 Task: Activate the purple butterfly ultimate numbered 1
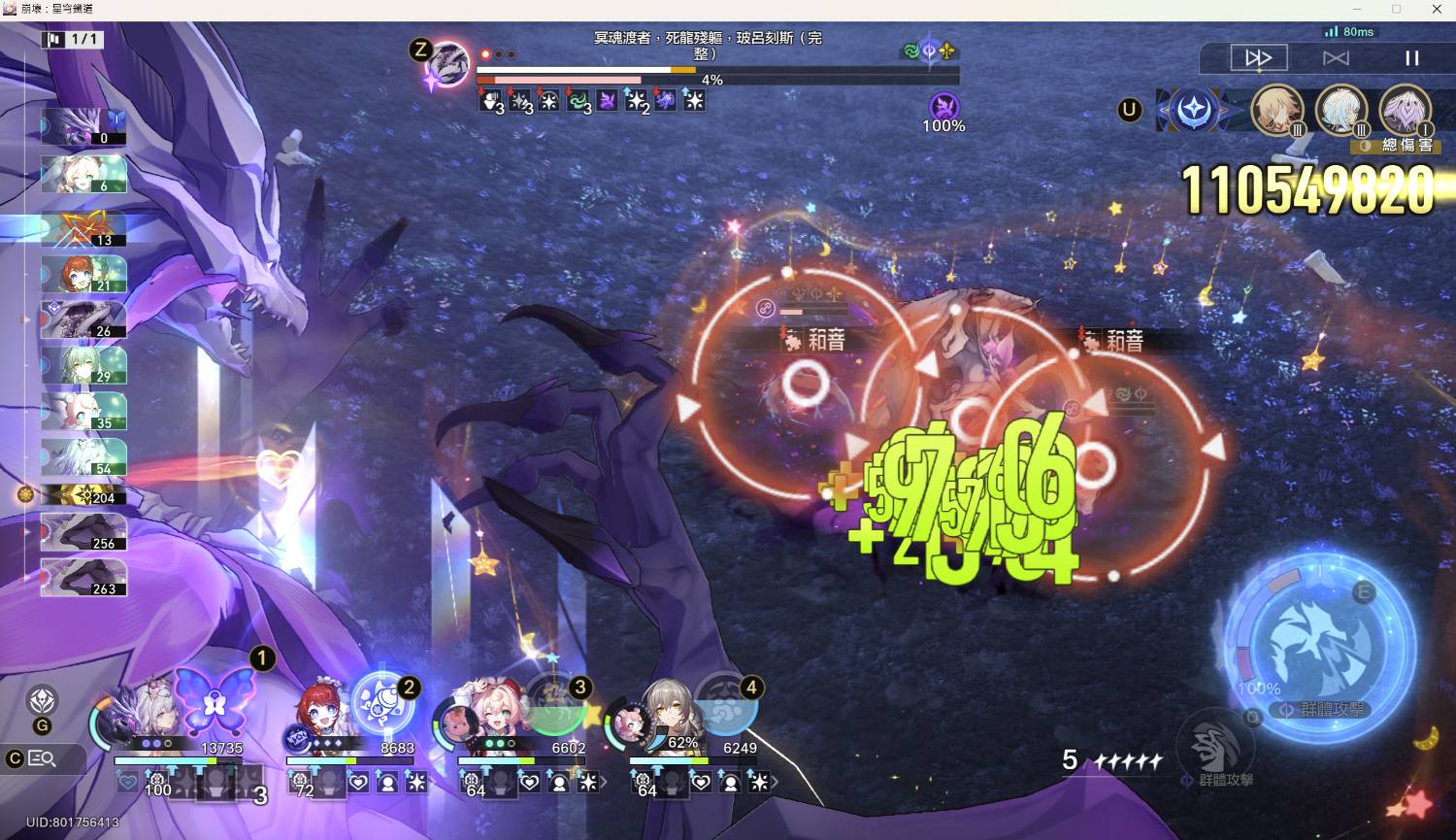click(x=215, y=699)
